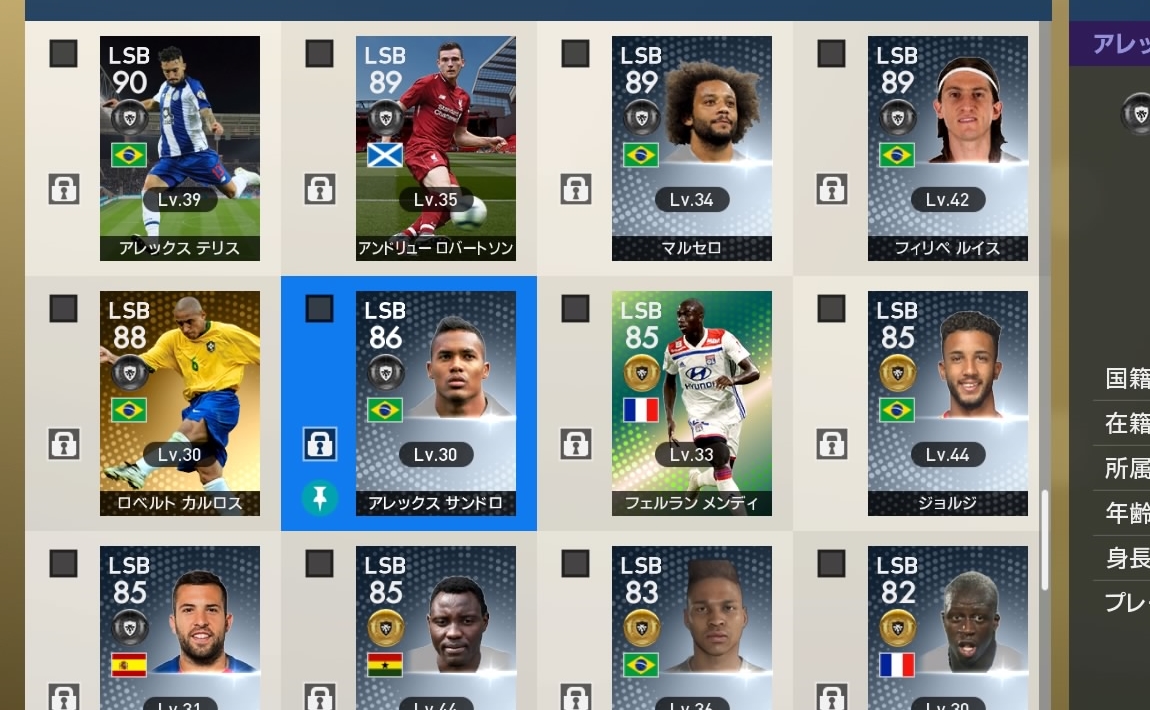This screenshot has width=1150, height=710.
Task: Toggle the lock icon beside アンドリュー ロバートソン
Action: [x=319, y=188]
